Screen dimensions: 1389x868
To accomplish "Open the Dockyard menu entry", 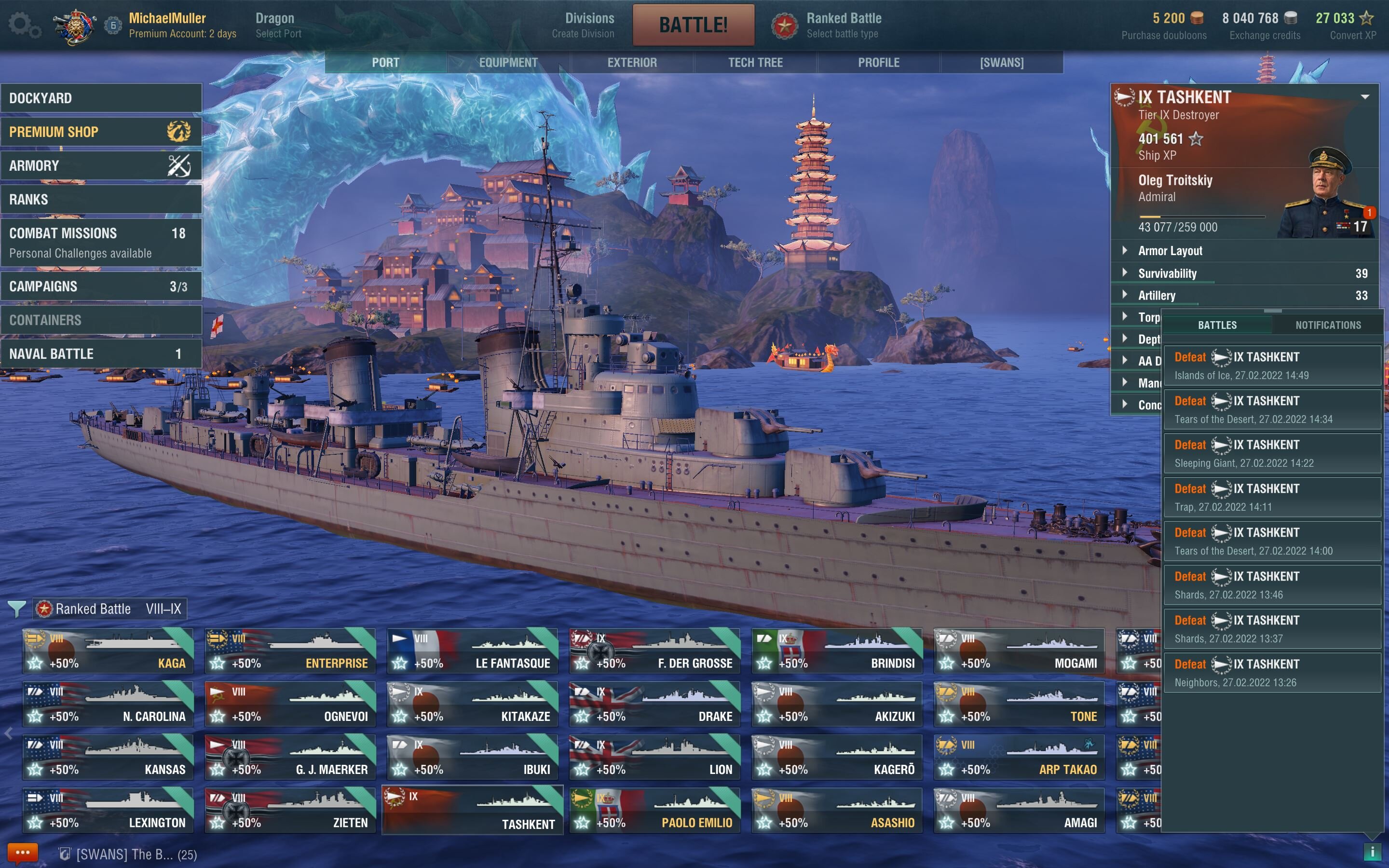I will pos(101,98).
